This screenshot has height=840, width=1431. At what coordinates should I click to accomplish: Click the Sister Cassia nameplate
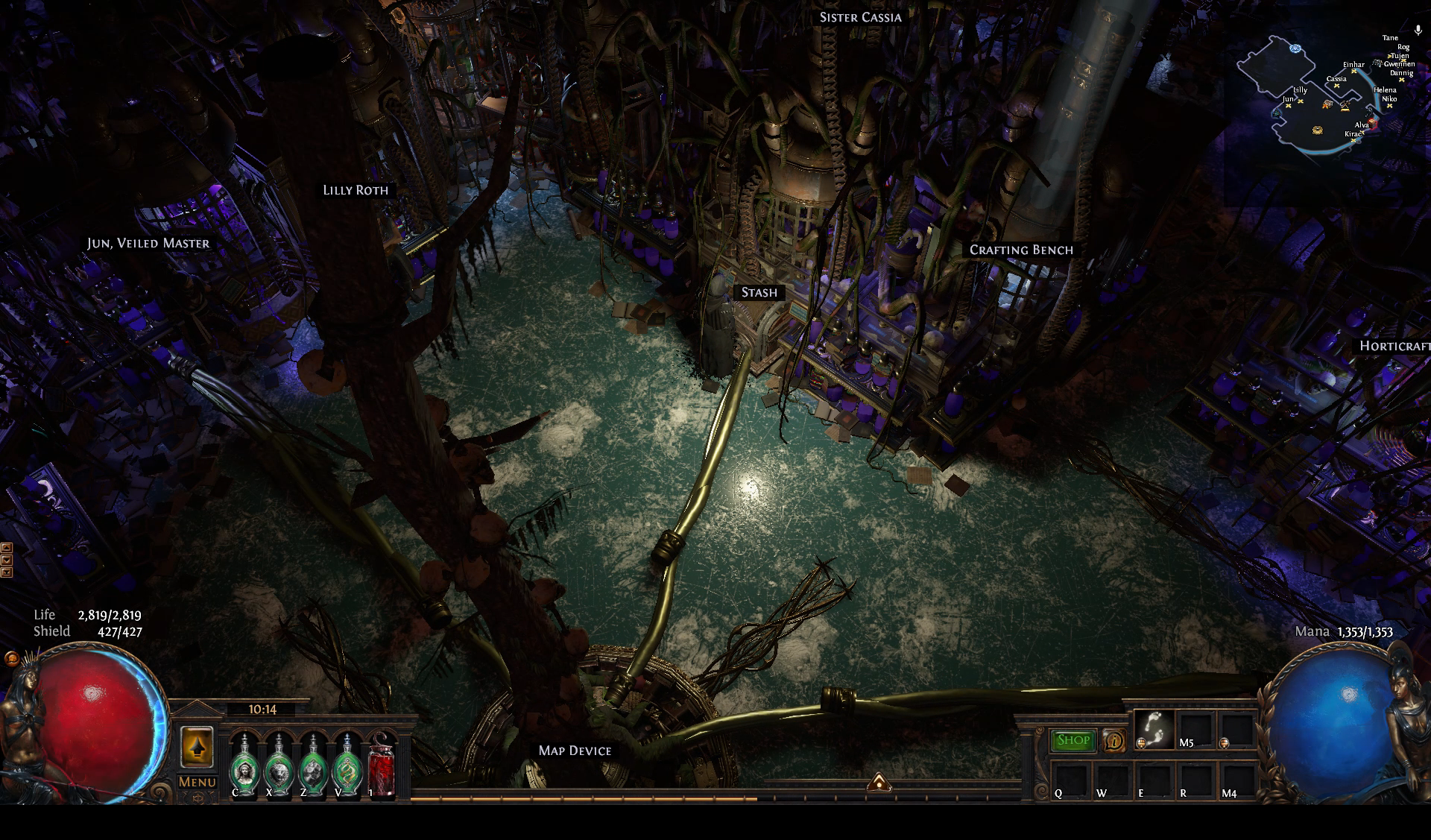[860, 17]
